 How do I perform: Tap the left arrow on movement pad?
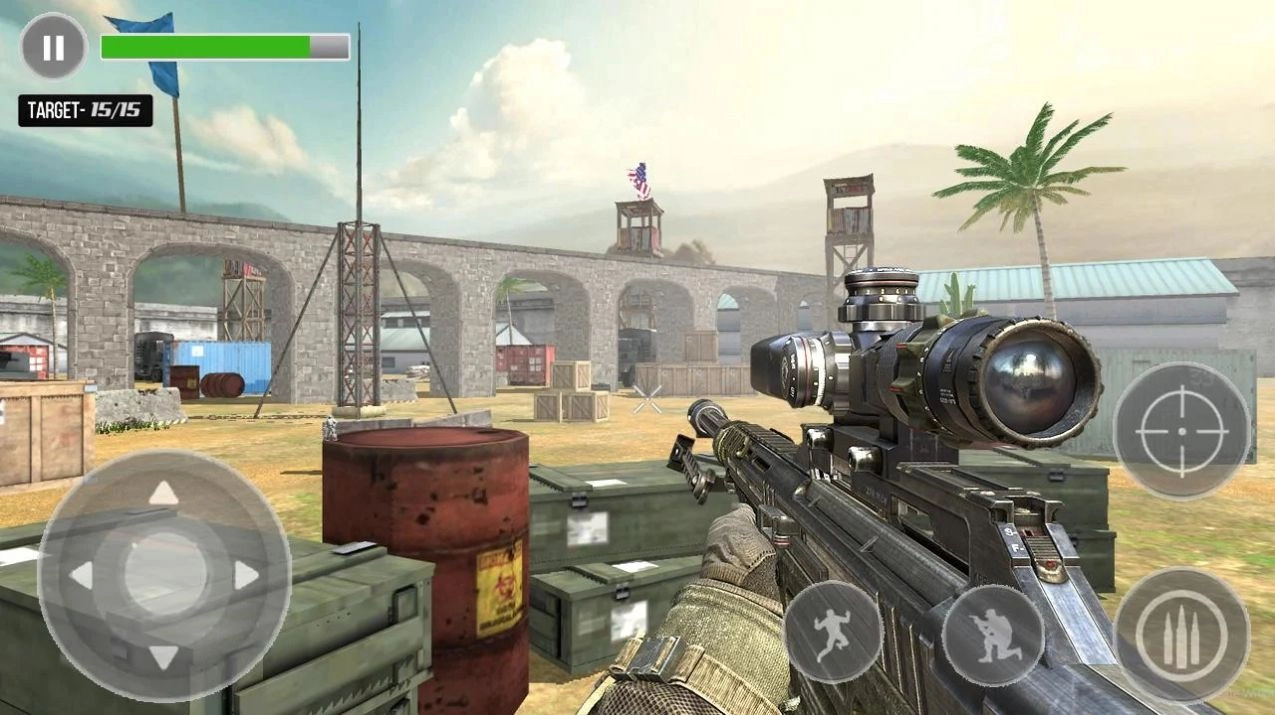[x=82, y=575]
